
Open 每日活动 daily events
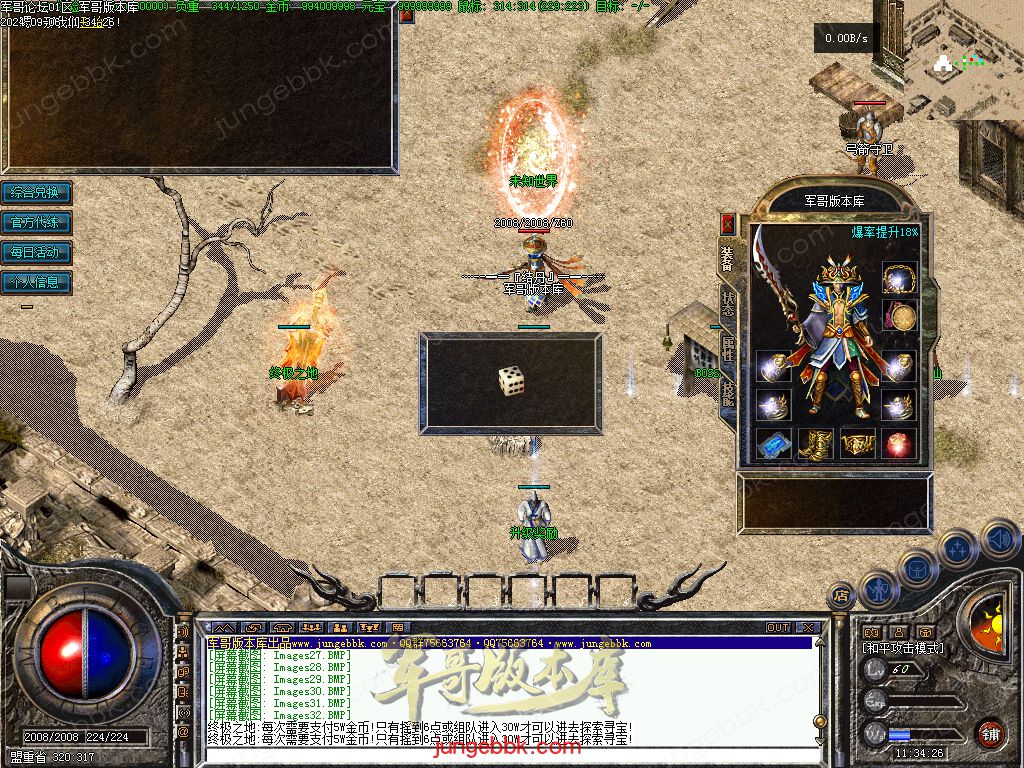click(x=37, y=252)
